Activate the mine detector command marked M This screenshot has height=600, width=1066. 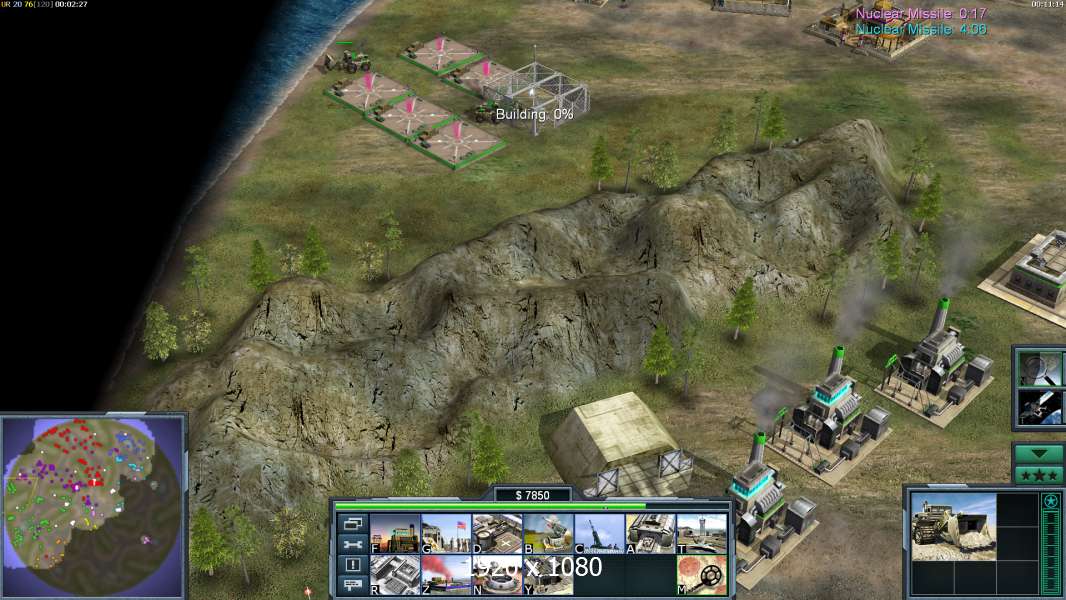click(x=701, y=574)
